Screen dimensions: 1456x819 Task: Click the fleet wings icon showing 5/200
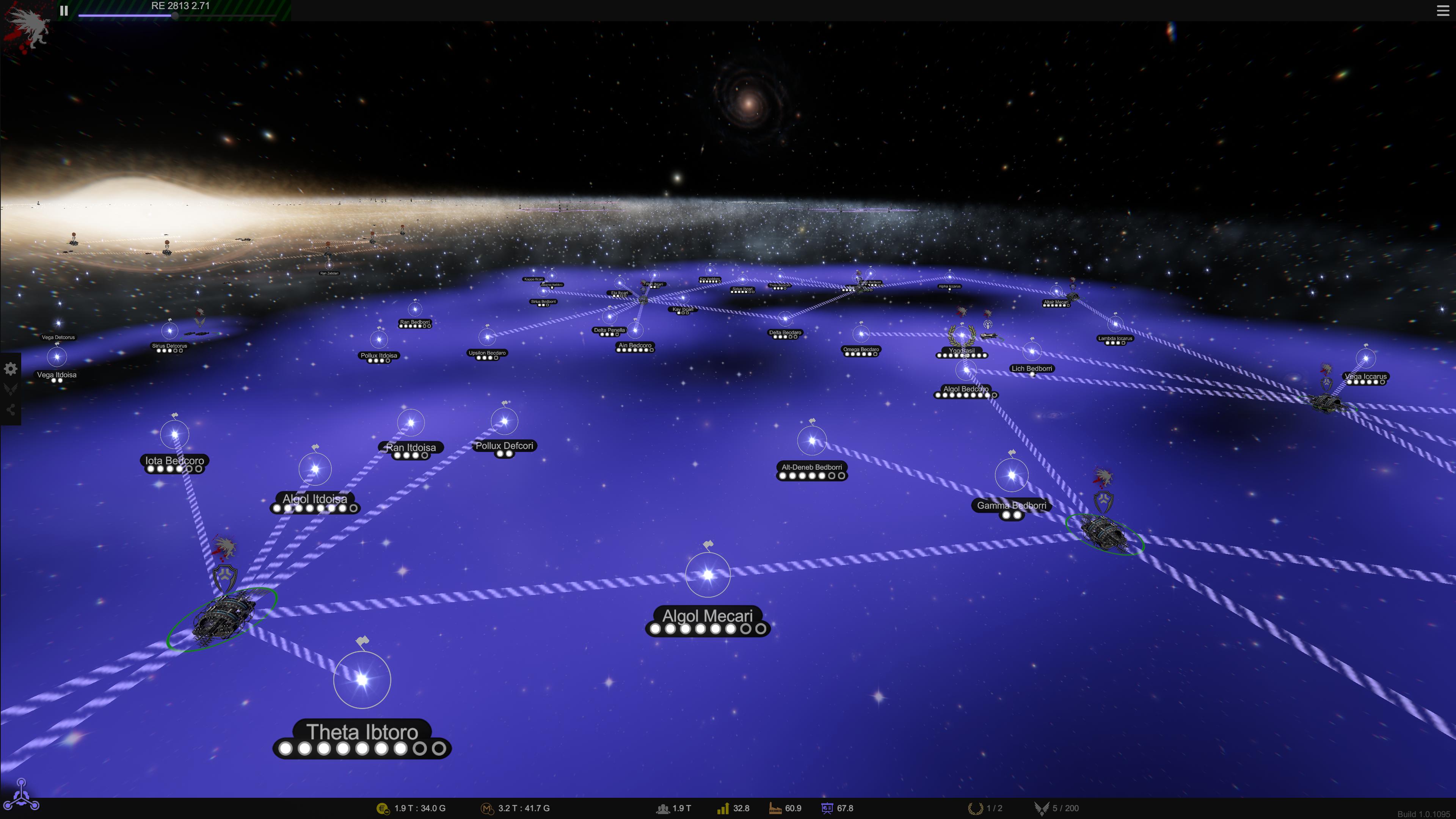pos(1043,808)
